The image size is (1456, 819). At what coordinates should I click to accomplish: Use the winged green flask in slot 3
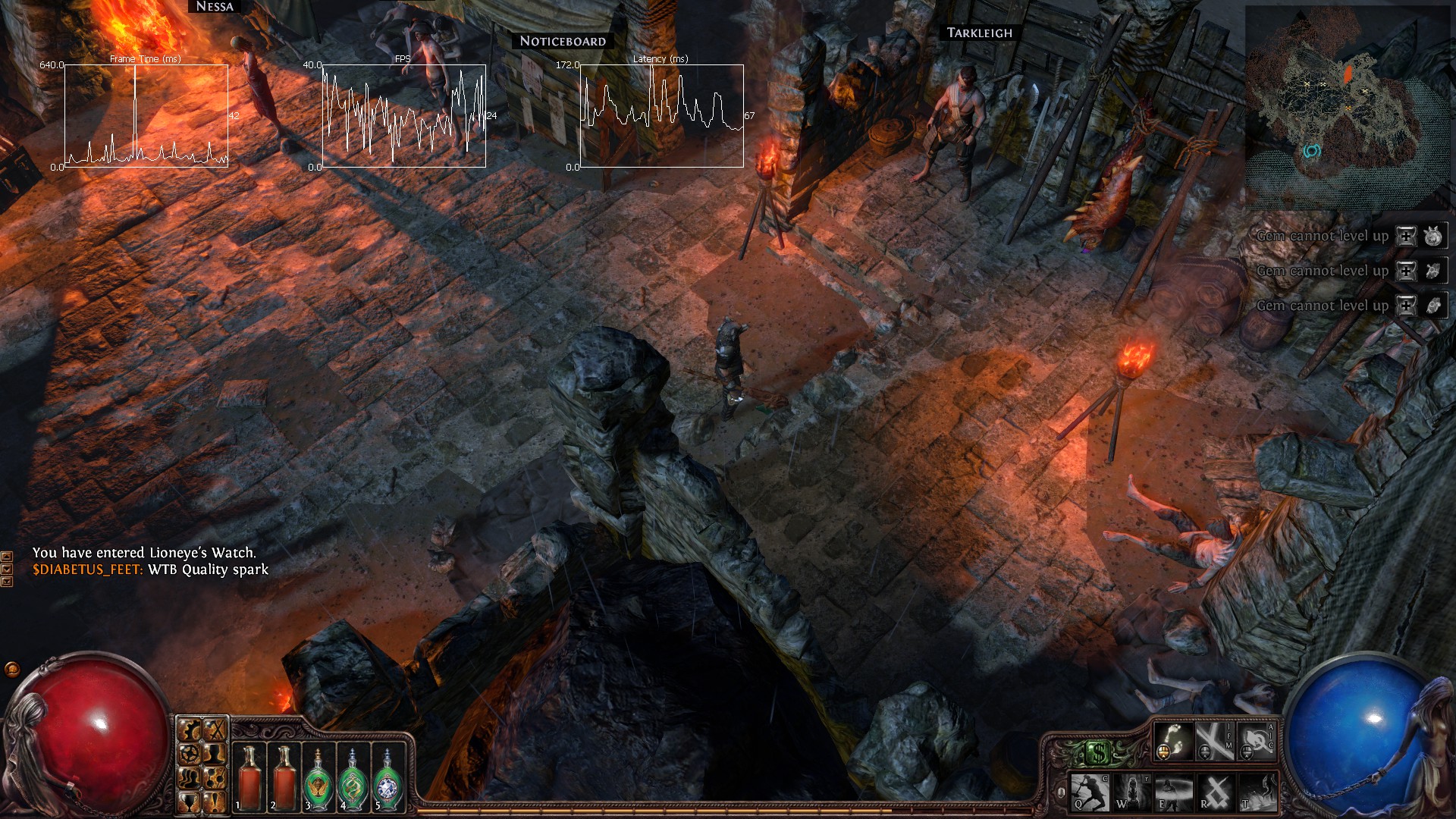(319, 777)
